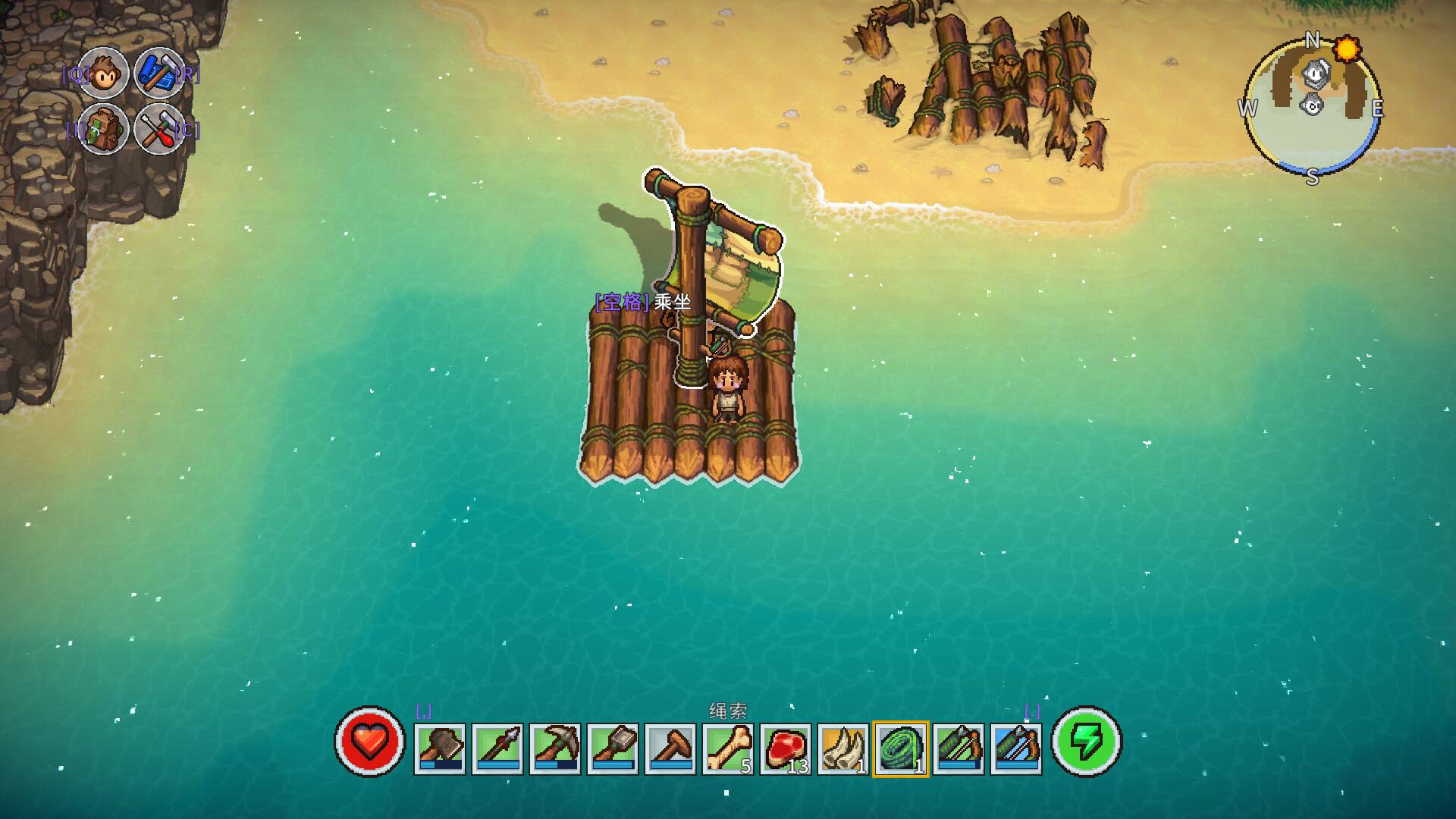Open the crafting tools menu

159,129
